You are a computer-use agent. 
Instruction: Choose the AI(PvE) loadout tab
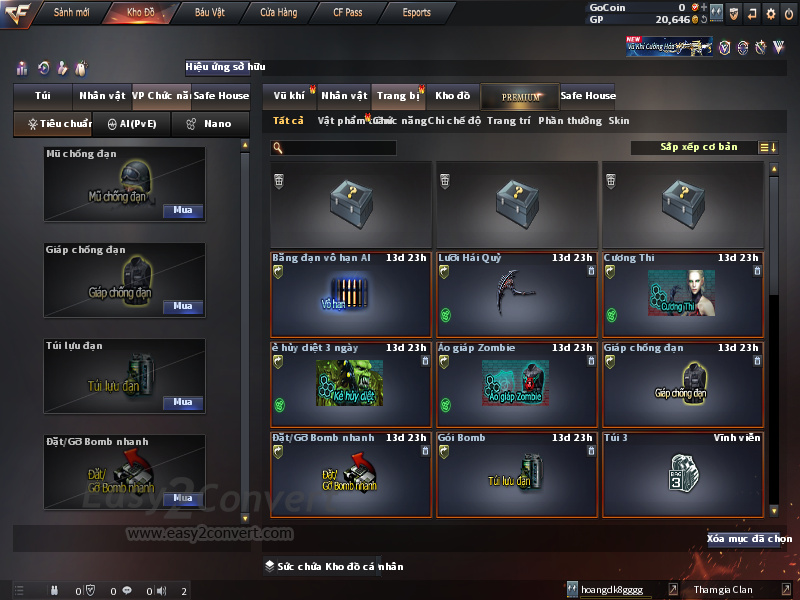coord(131,124)
